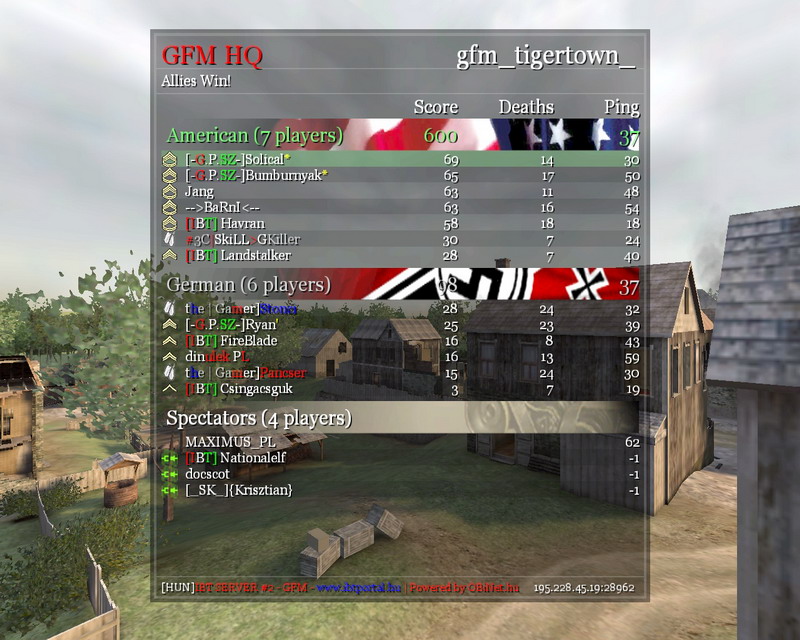The image size is (800, 640).
Task: Select the docscot spectator row
Action: pyautogui.click(x=400, y=473)
